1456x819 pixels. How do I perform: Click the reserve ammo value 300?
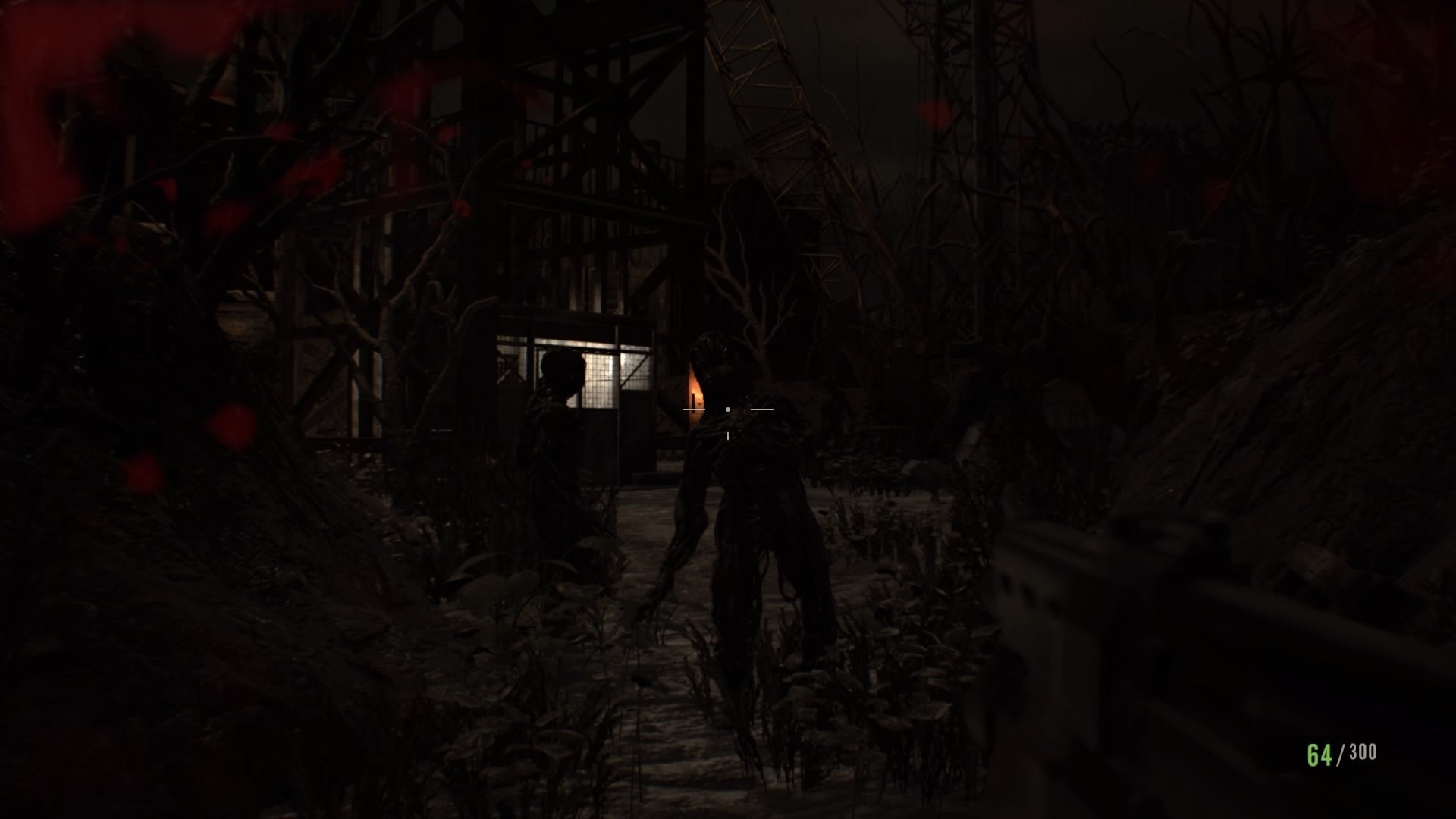(x=1363, y=752)
